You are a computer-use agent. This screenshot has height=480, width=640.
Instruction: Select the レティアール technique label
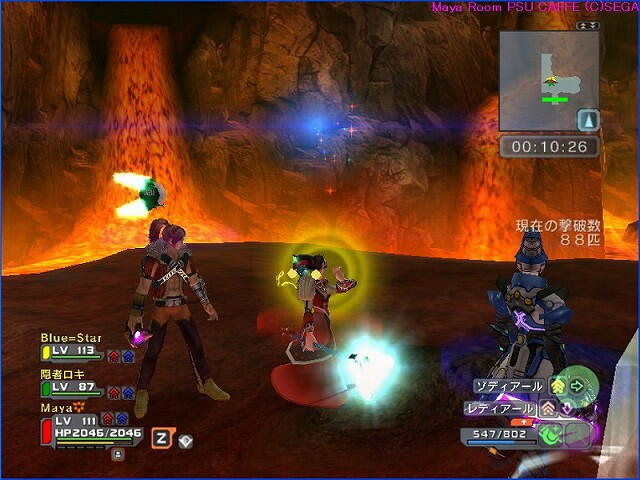coord(501,408)
